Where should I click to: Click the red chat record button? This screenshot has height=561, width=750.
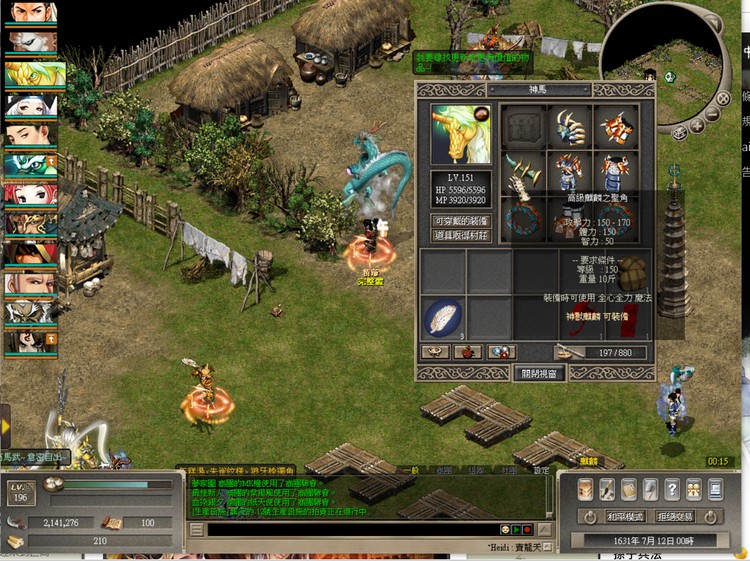[527, 529]
